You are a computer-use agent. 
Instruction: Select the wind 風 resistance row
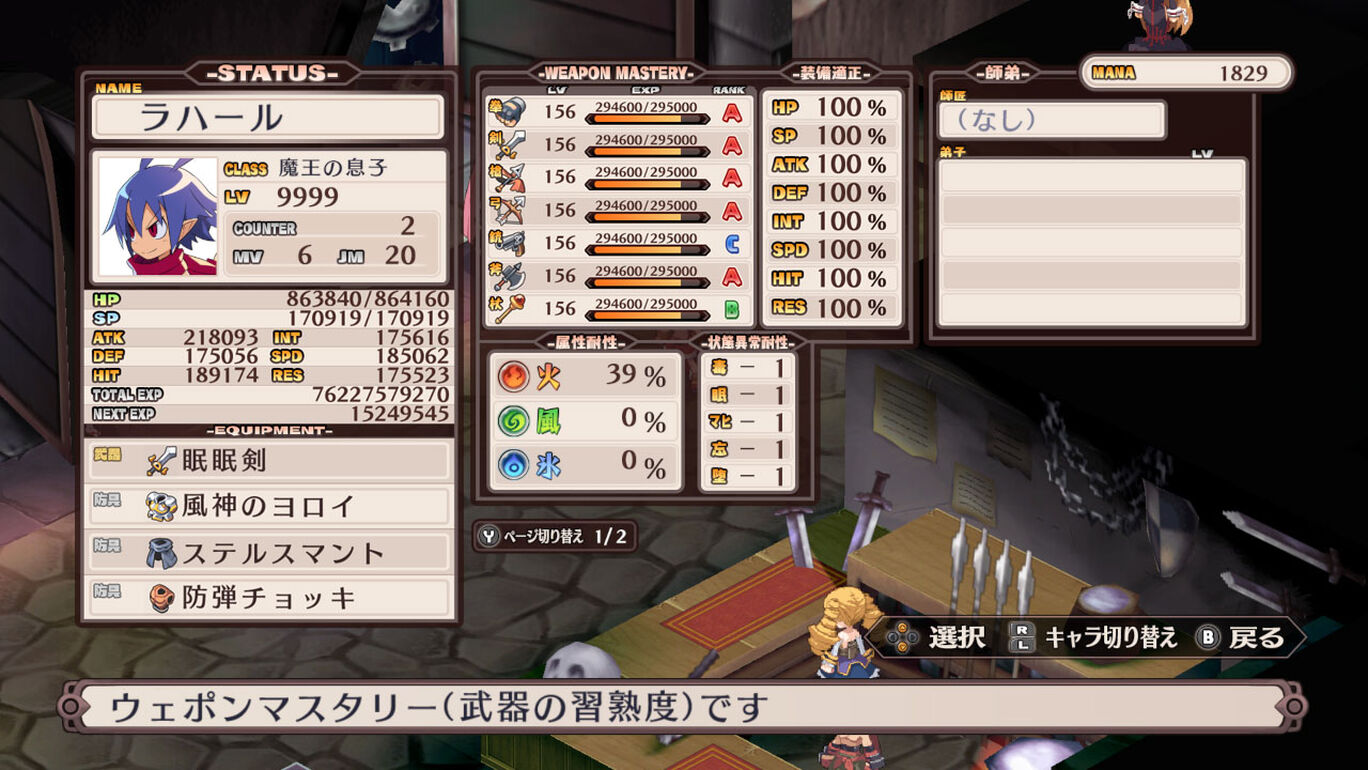pos(584,420)
